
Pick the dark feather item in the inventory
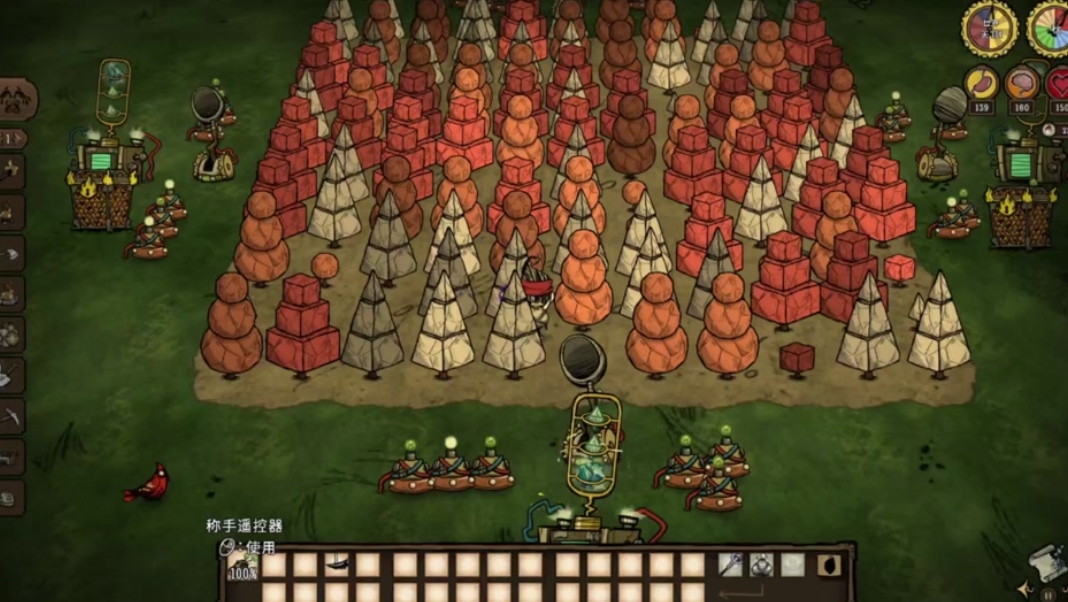(x=336, y=565)
